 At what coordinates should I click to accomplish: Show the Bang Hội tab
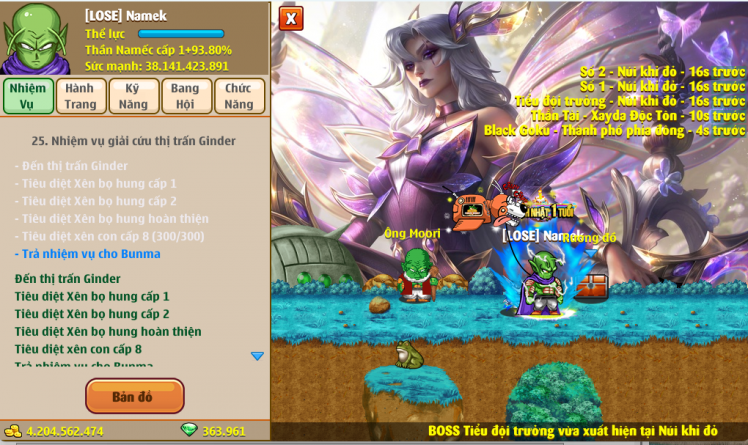185,96
